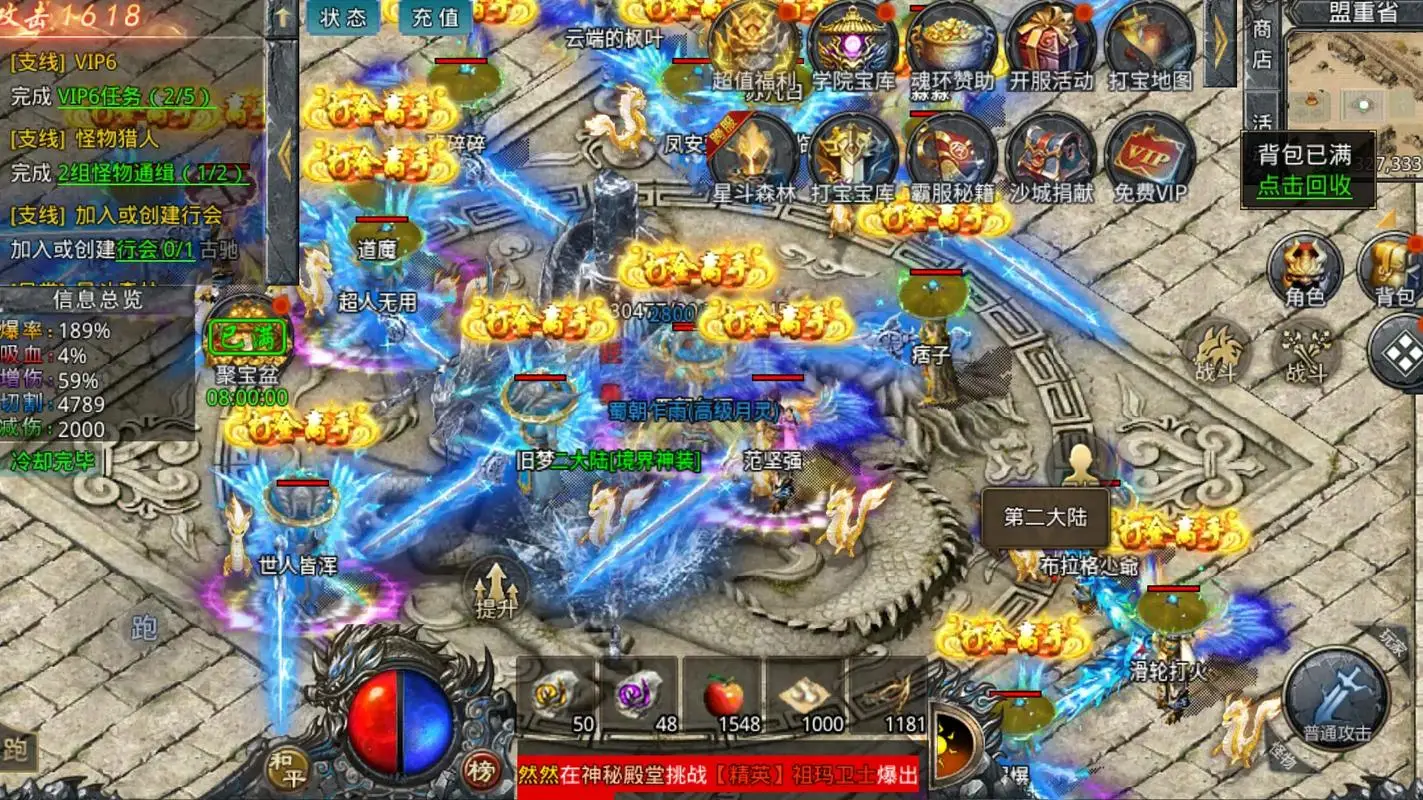This screenshot has height=800, width=1423.
Task: Open the 背包 backpack
Action: tap(1394, 269)
